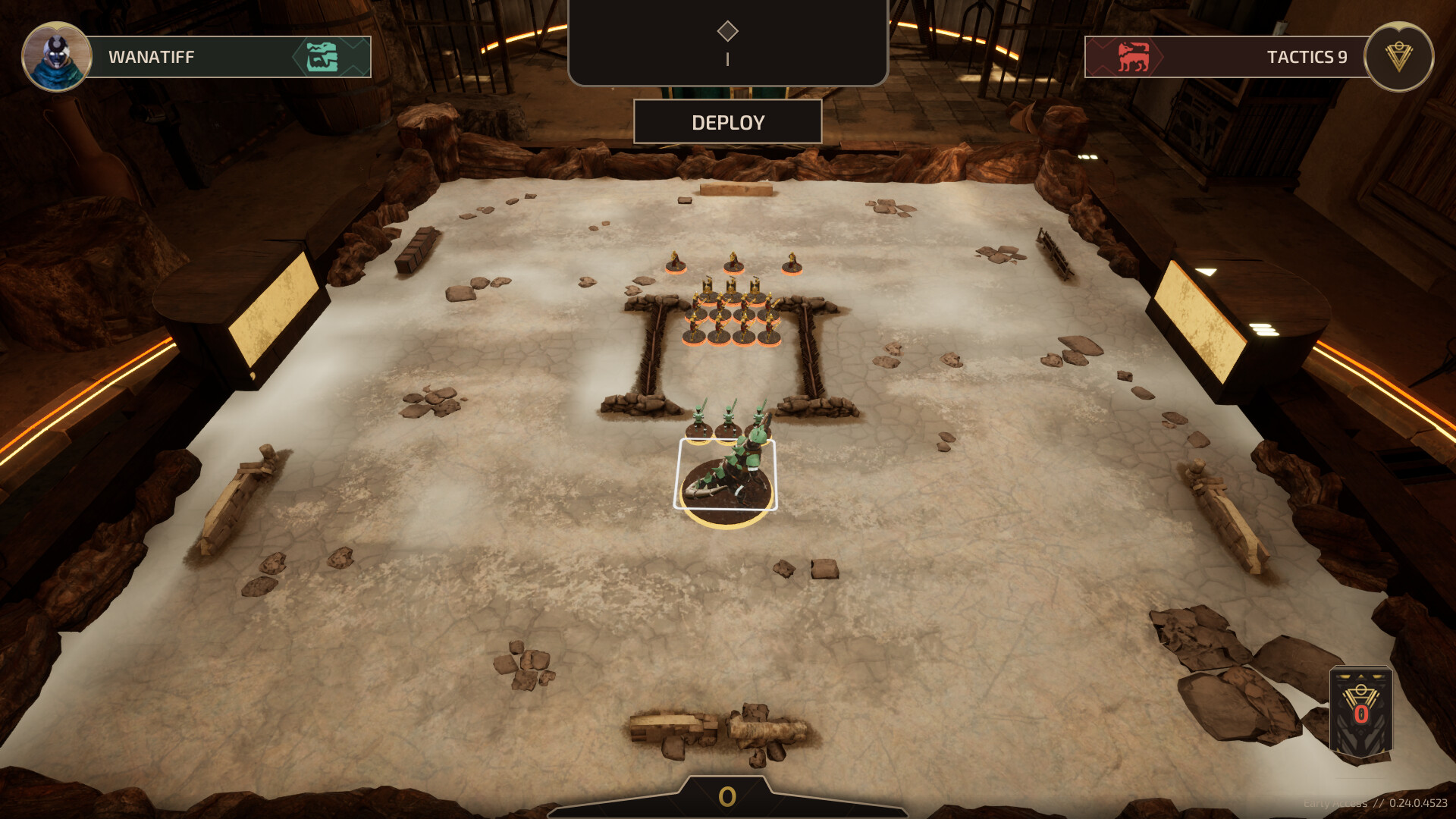This screenshot has height=819, width=1456.
Task: Open Wanatiff's player portrait
Action: point(56,57)
